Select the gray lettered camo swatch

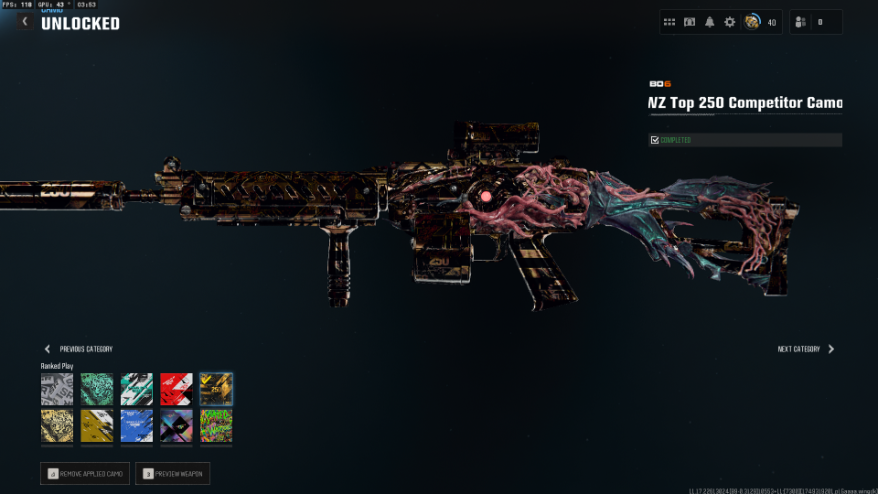(57, 389)
